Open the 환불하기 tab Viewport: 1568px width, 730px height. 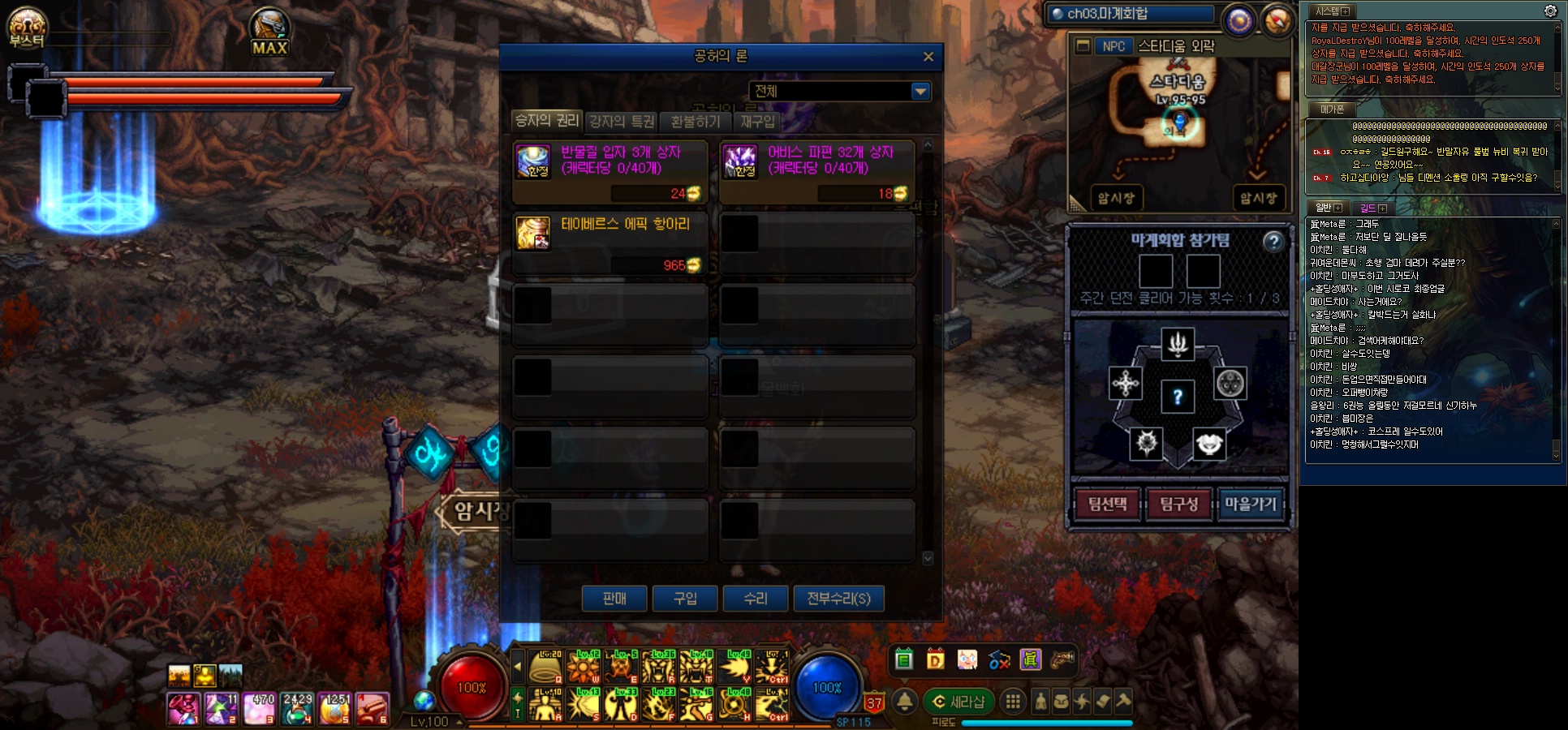click(696, 122)
